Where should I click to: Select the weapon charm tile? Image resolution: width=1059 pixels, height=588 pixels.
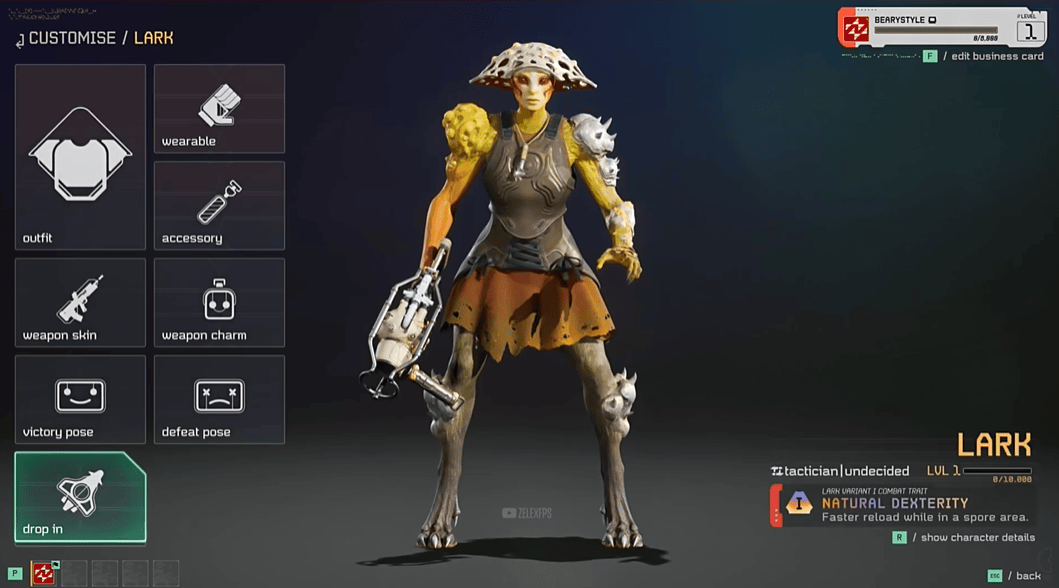click(219, 302)
